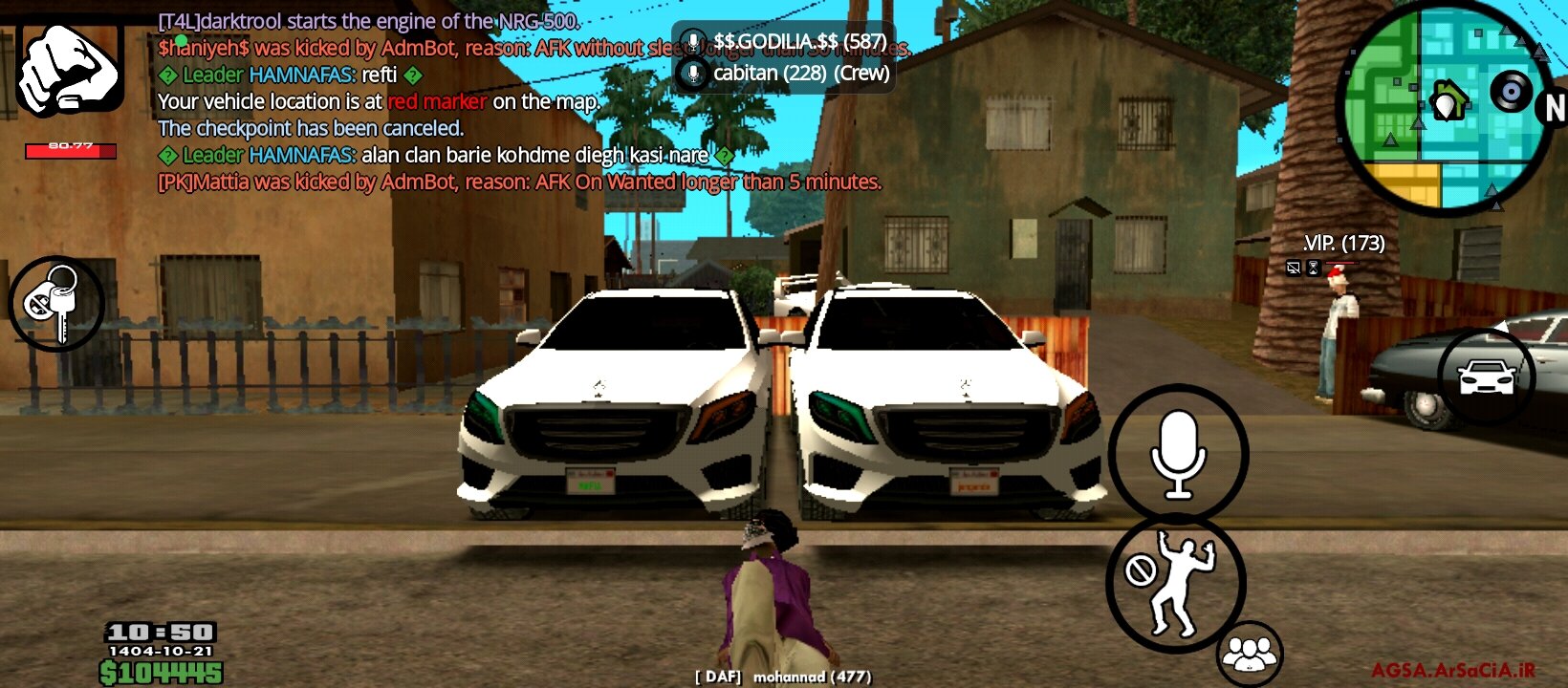The width and height of the screenshot is (1568, 688).
Task: Tap the stop animation dancing figure button
Action: [1176, 583]
